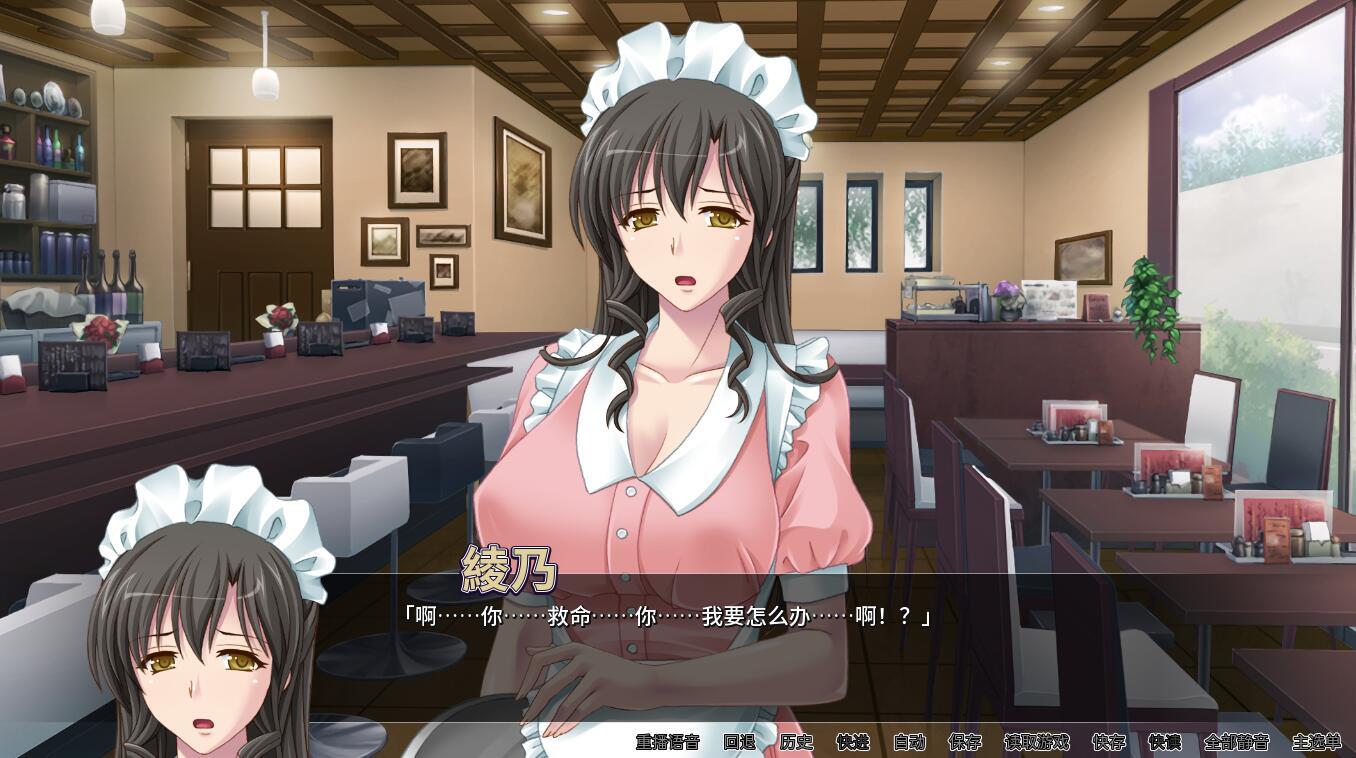Toggle 自动 auto-play mode
The width and height of the screenshot is (1356, 758).
coord(909,742)
